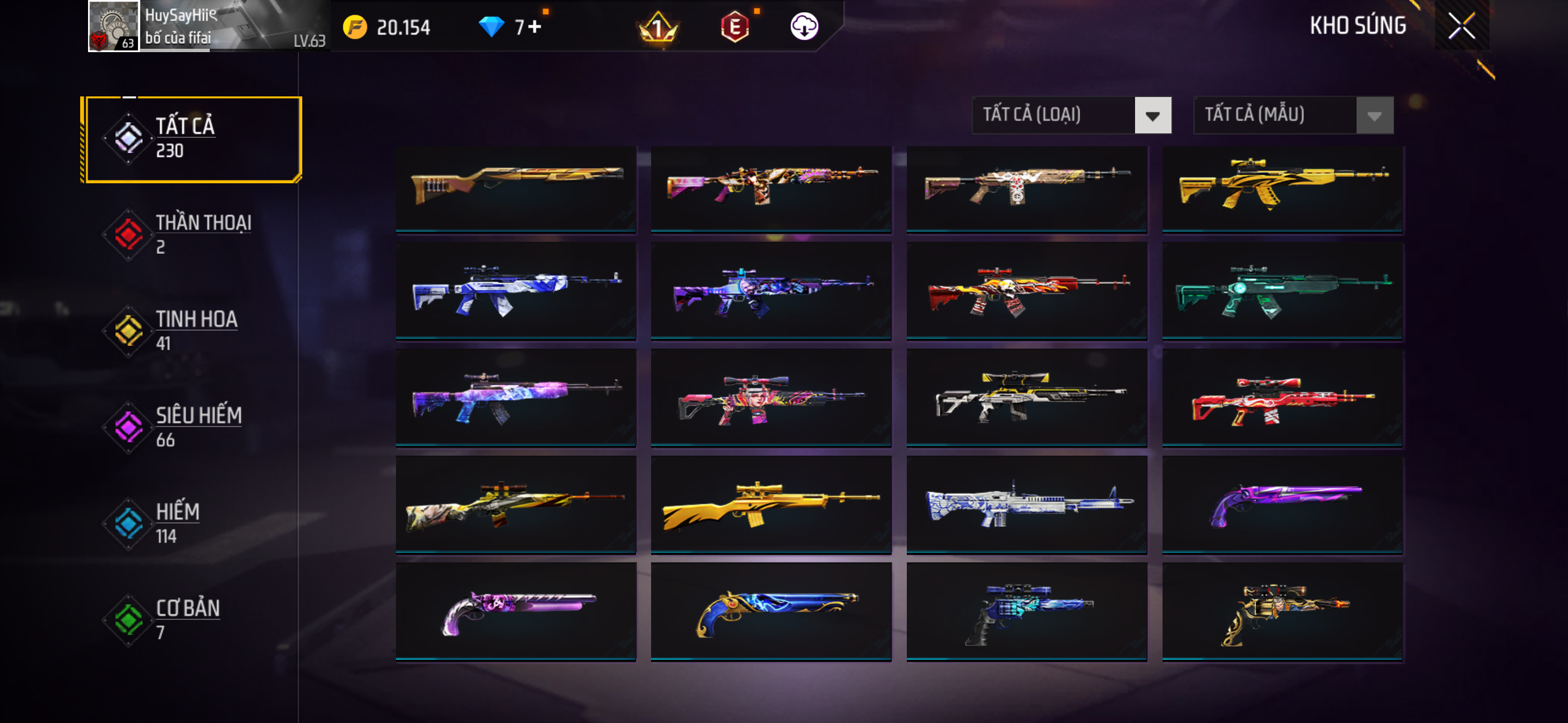Open the gold rank badge icon
Image resolution: width=1568 pixels, height=723 pixels.
[x=657, y=27]
